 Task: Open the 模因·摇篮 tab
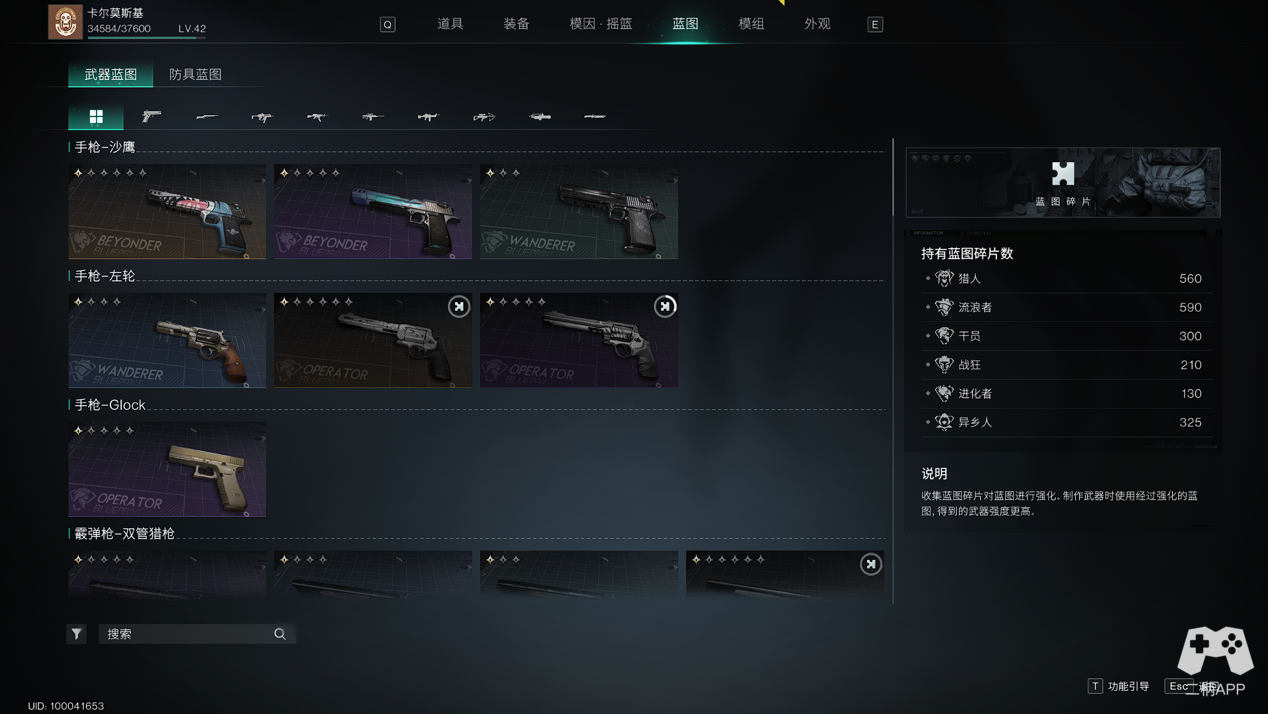601,24
